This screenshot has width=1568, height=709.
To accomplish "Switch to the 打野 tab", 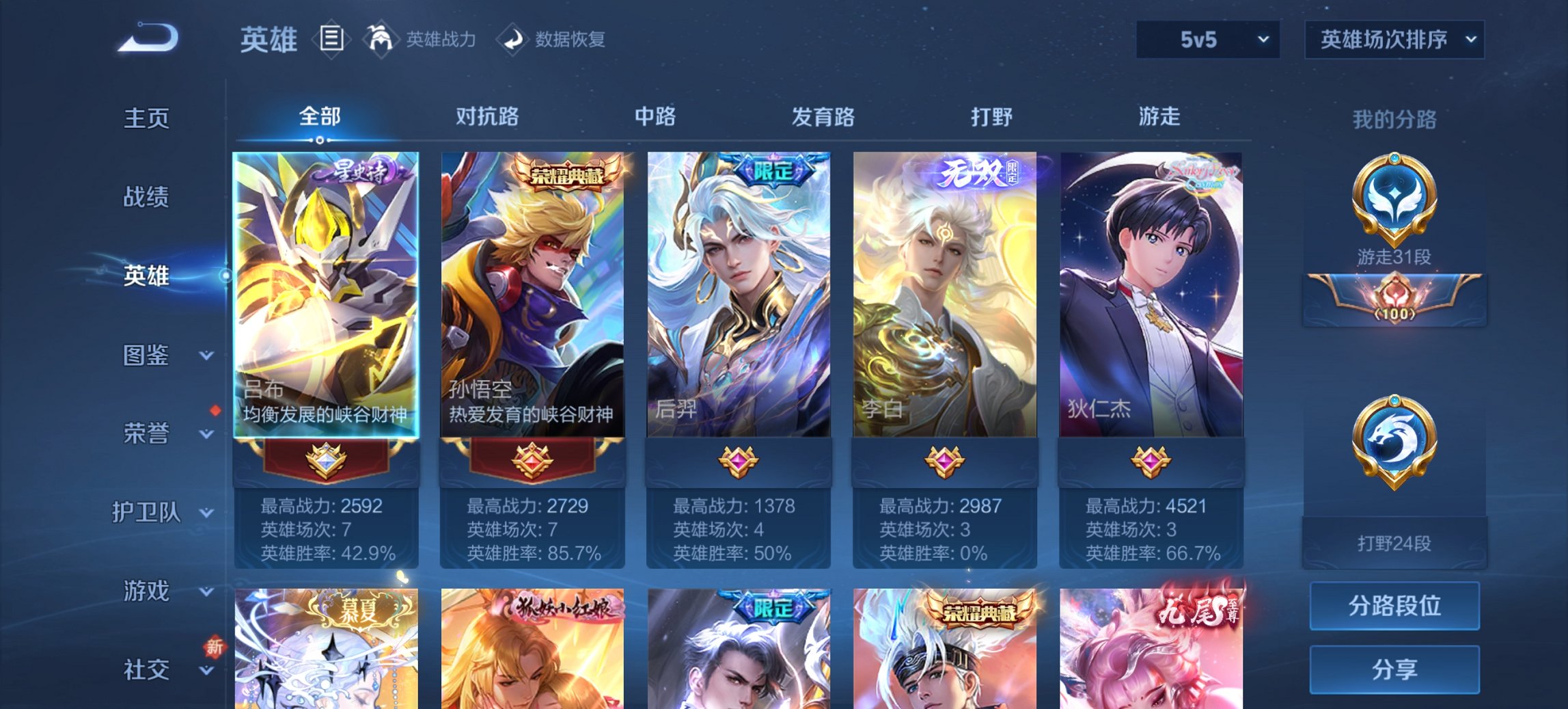I will [991, 117].
